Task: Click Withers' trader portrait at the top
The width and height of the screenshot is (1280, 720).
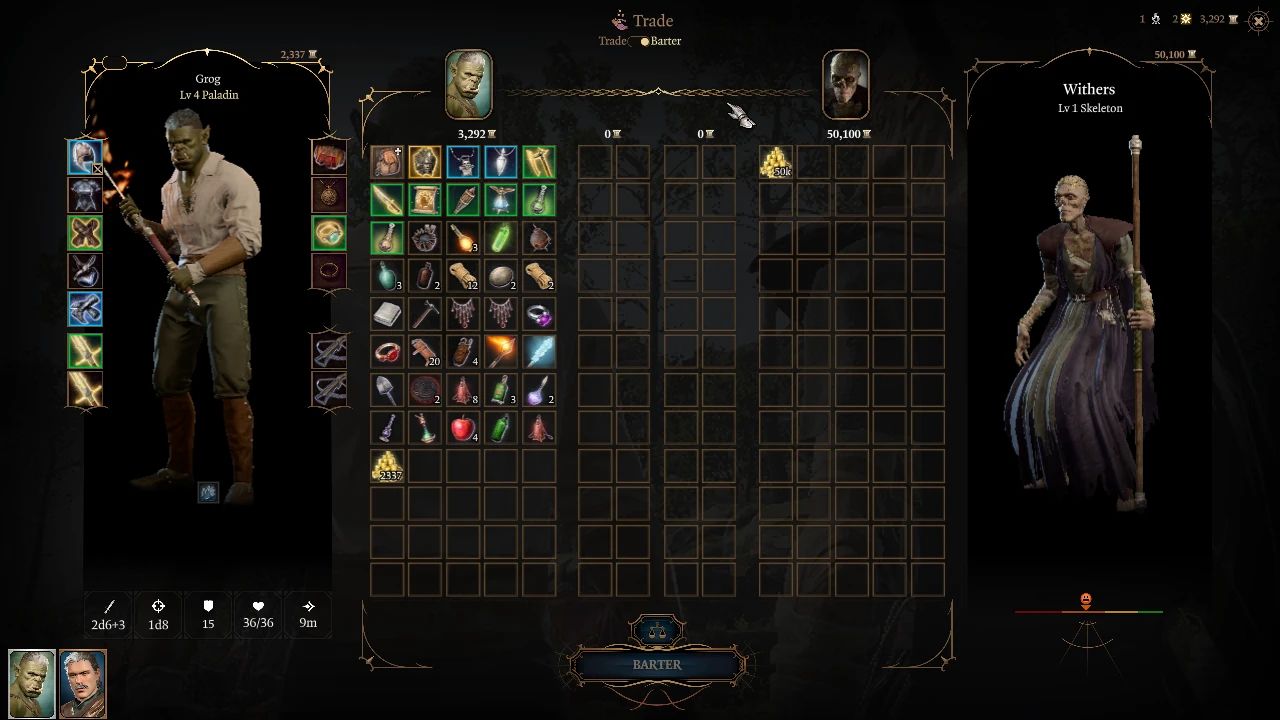Action: 846,85
